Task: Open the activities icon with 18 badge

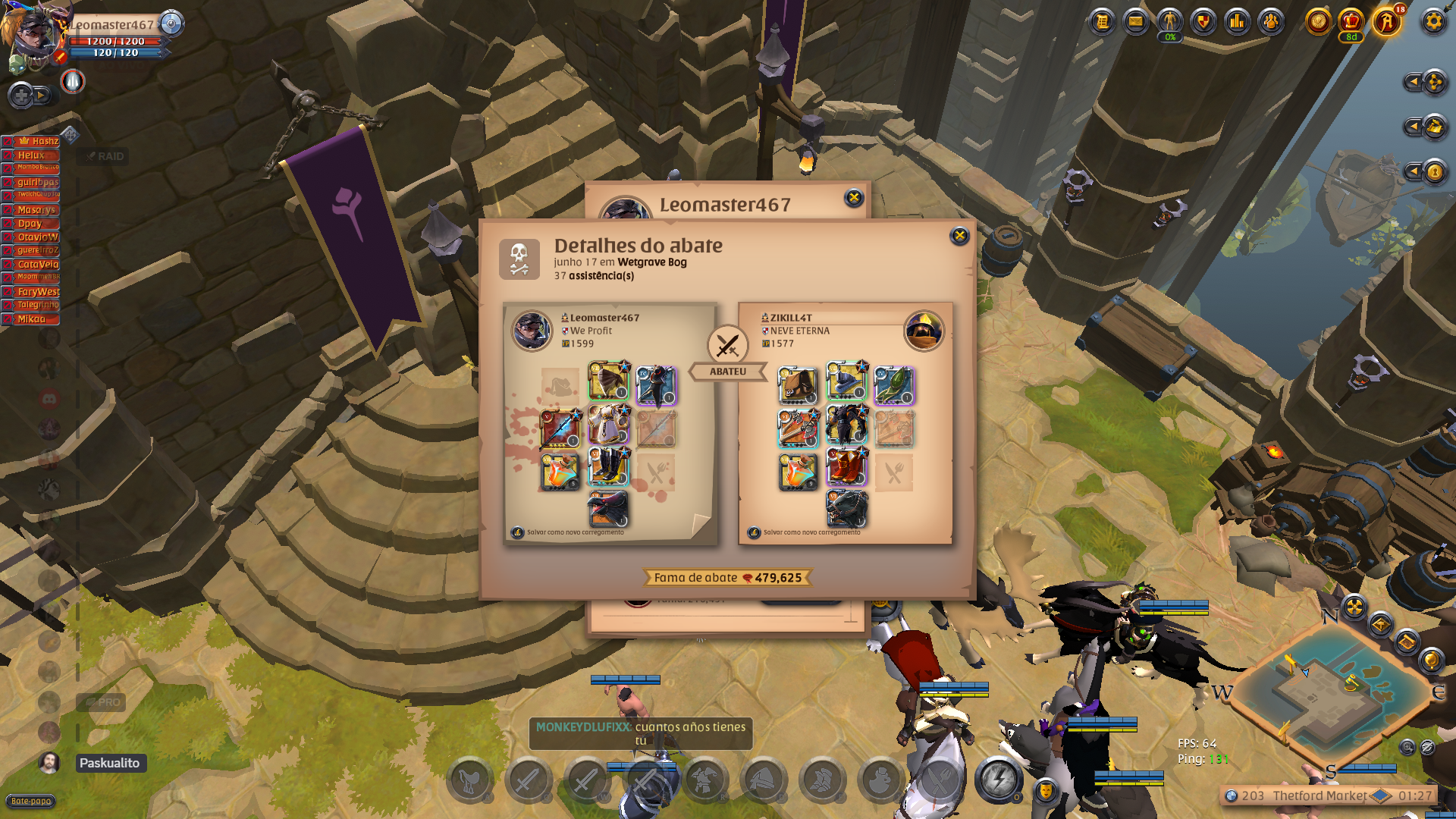Action: pos(1387,21)
